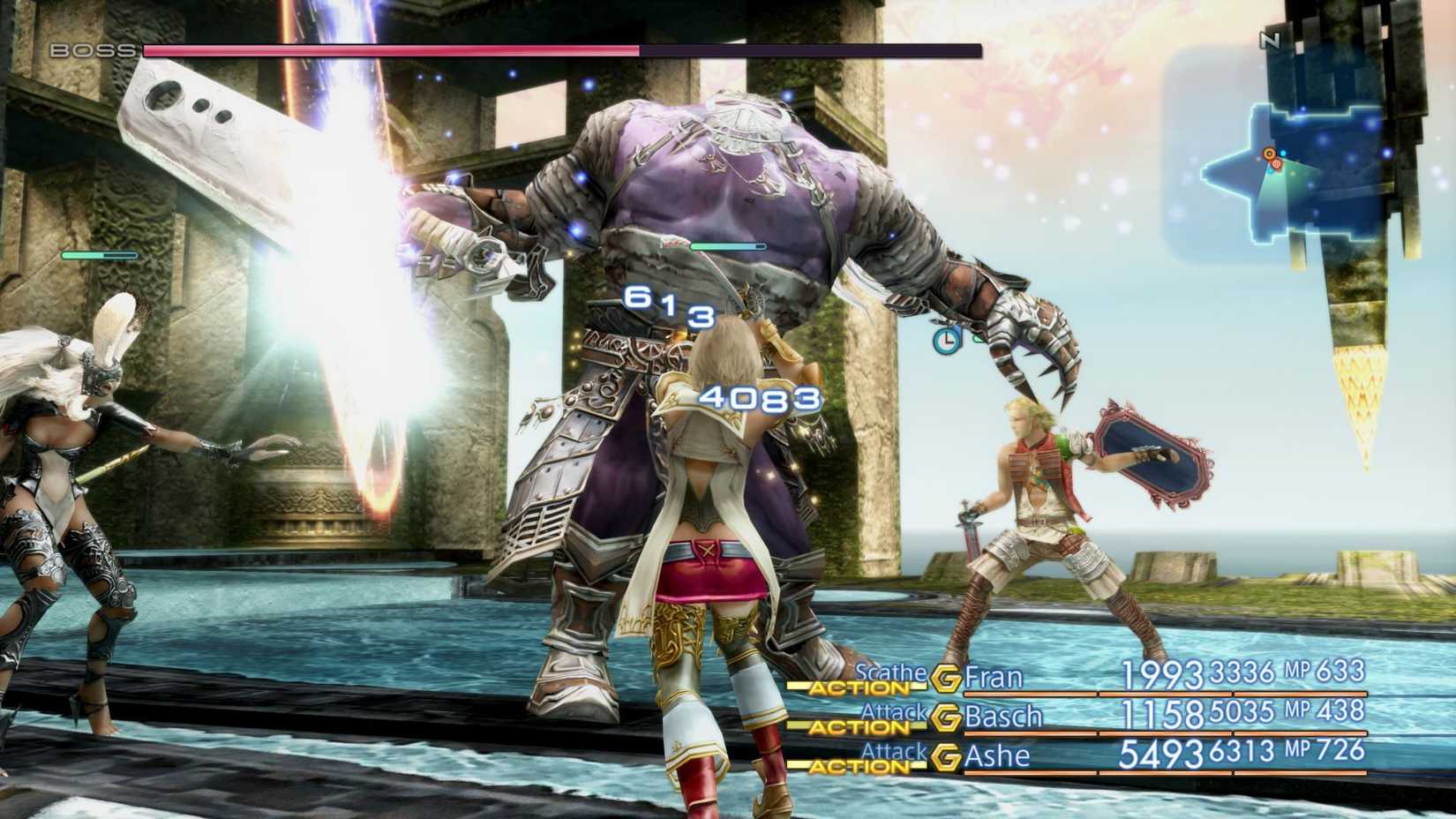Click the red enemy marker on the minimap
The width and height of the screenshot is (1456, 819).
tap(1276, 164)
